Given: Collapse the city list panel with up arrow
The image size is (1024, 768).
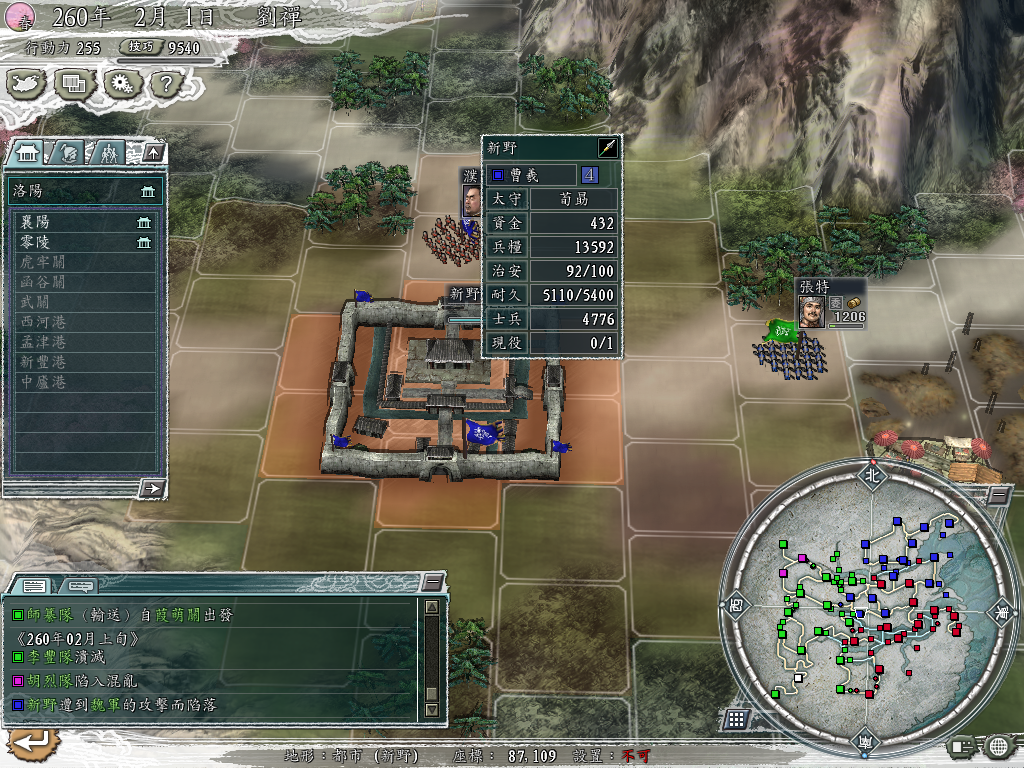Looking at the screenshot, I should coord(153,152).
